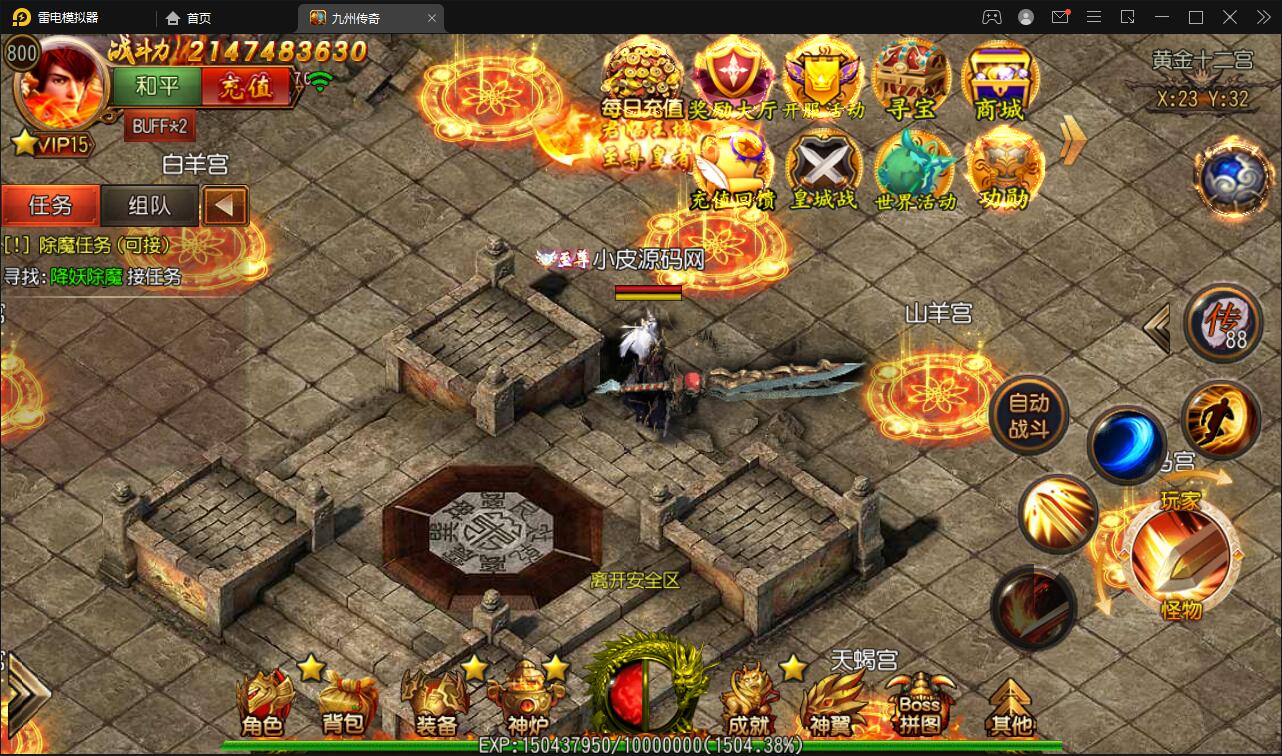This screenshot has width=1282, height=756.
Task: Open the 功勋 merit icon
Action: pyautogui.click(x=1003, y=170)
